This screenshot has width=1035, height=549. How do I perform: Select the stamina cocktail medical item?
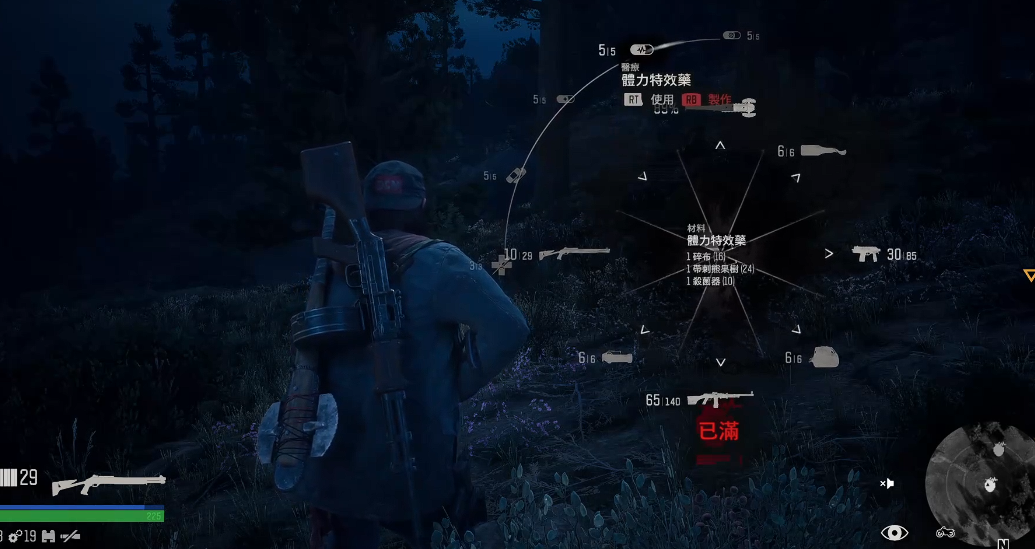(x=641, y=49)
